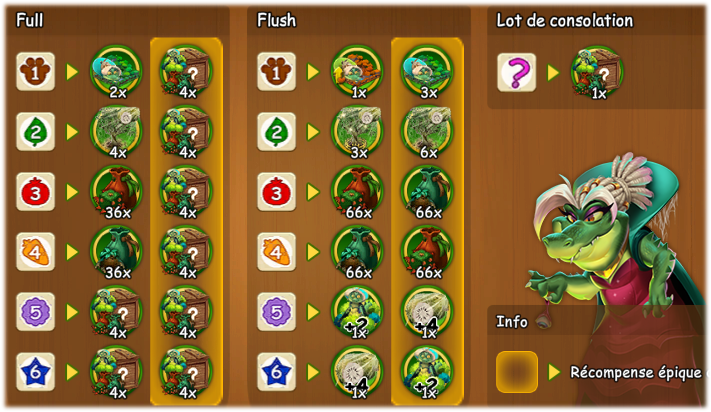Choose the 36x red sack reward under Full

116,192
